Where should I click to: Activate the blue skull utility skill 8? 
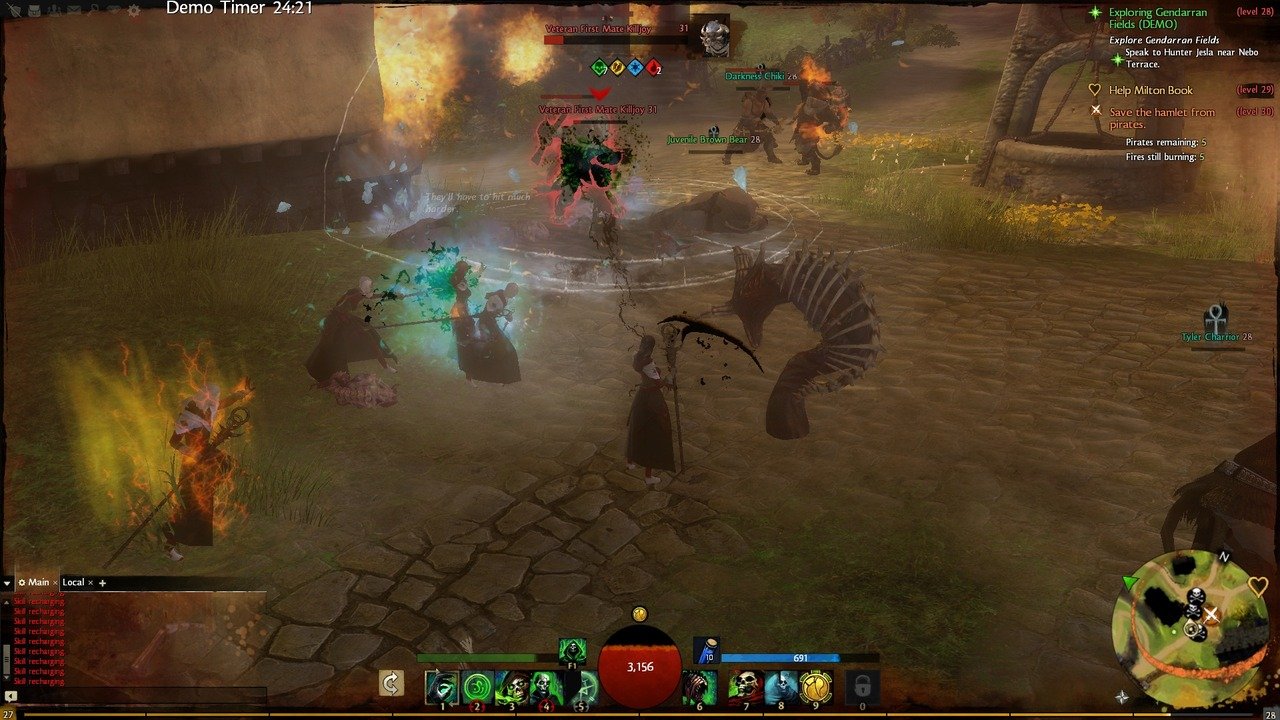781,687
